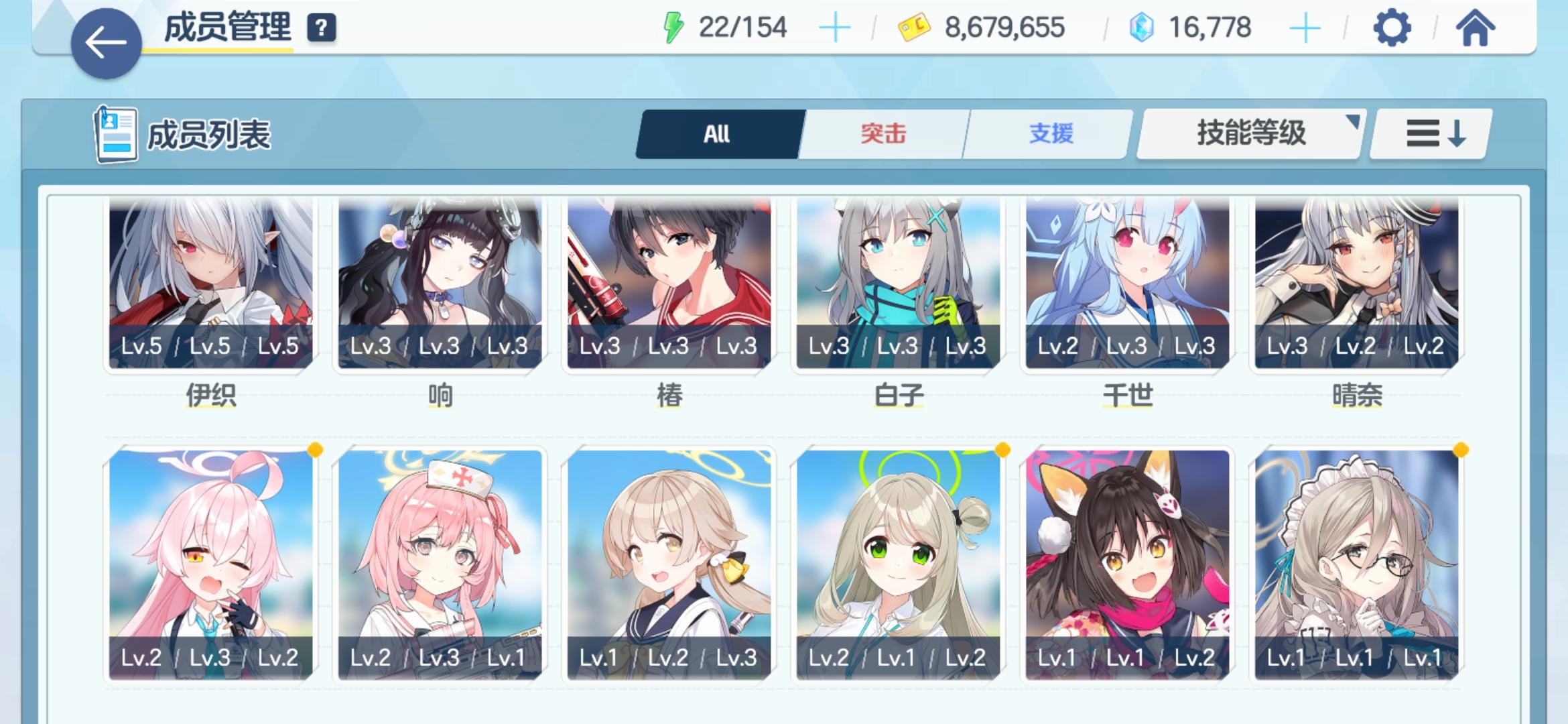This screenshot has width=1568, height=724.
Task: Click the sort order icon beside 技能等级
Action: point(1429,134)
